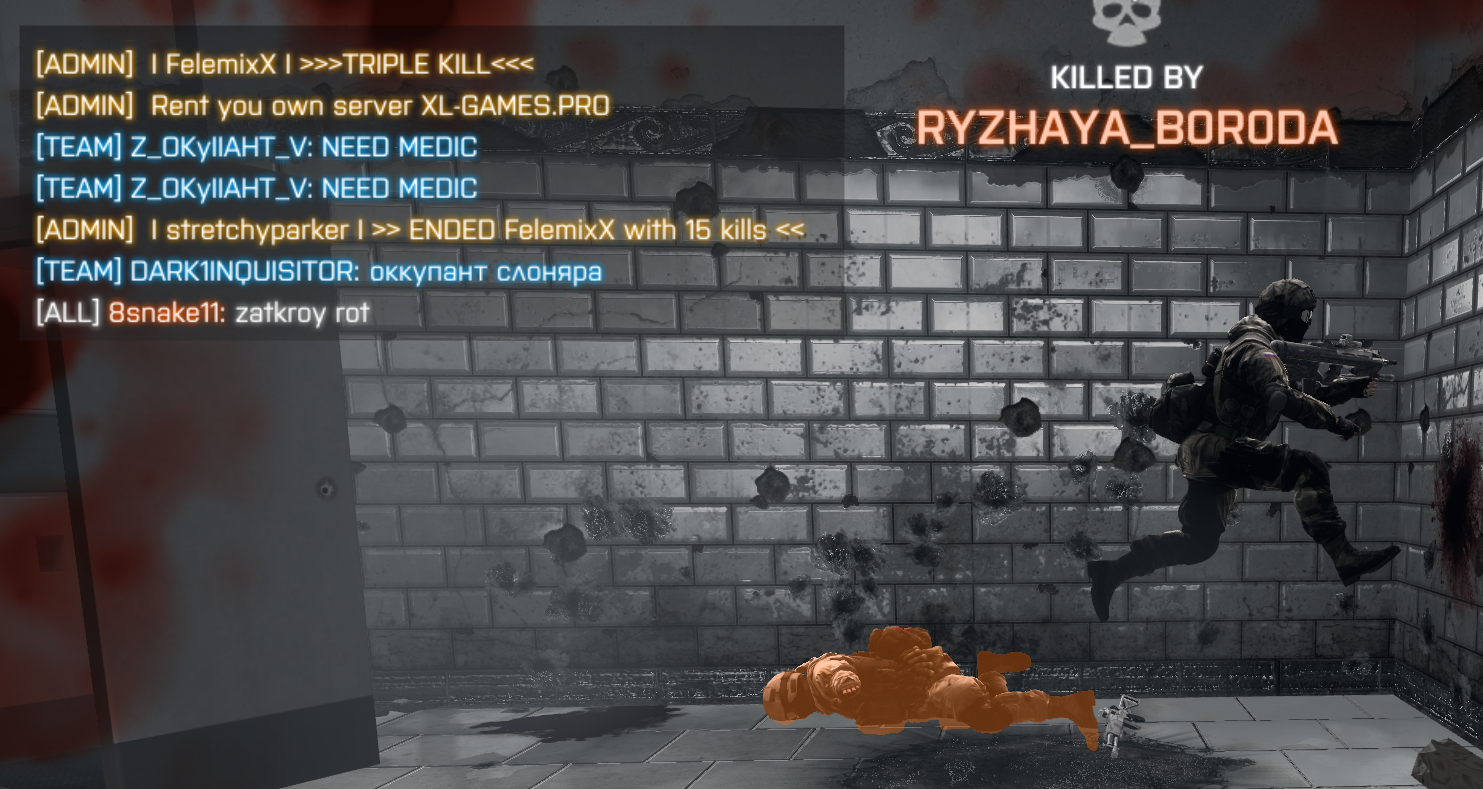Select the chat message from DARK1INQUISITOR
The height and width of the screenshot is (789, 1483).
(x=315, y=270)
